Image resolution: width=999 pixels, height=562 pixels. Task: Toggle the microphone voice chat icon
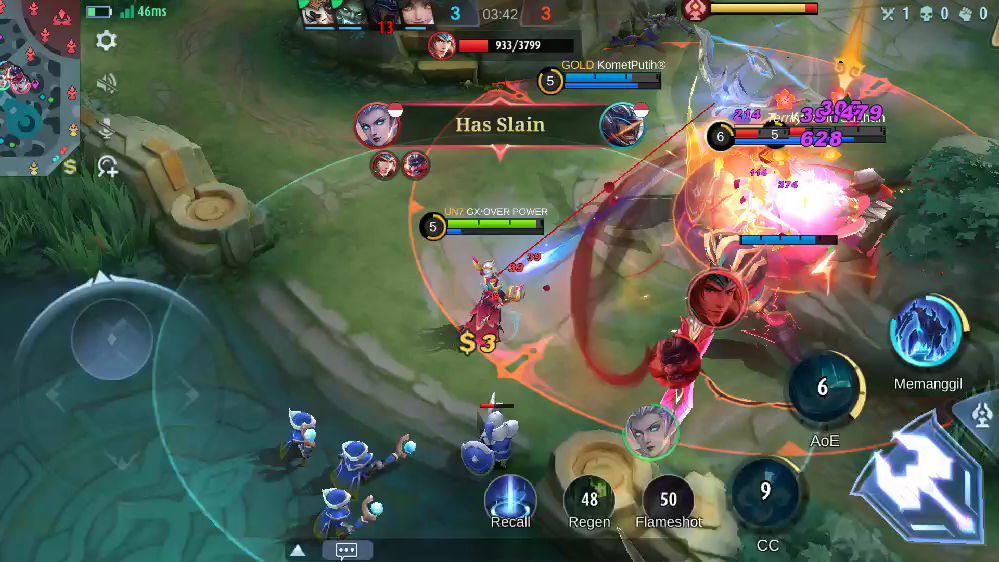106,127
